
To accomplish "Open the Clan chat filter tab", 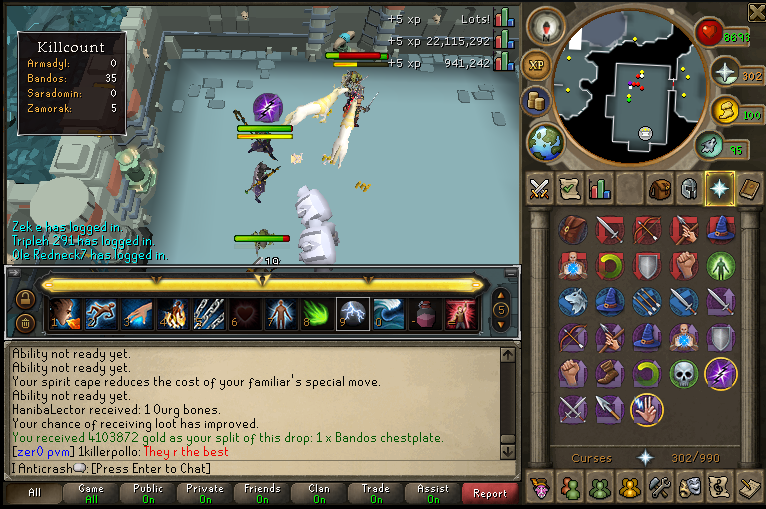I will [x=319, y=492].
